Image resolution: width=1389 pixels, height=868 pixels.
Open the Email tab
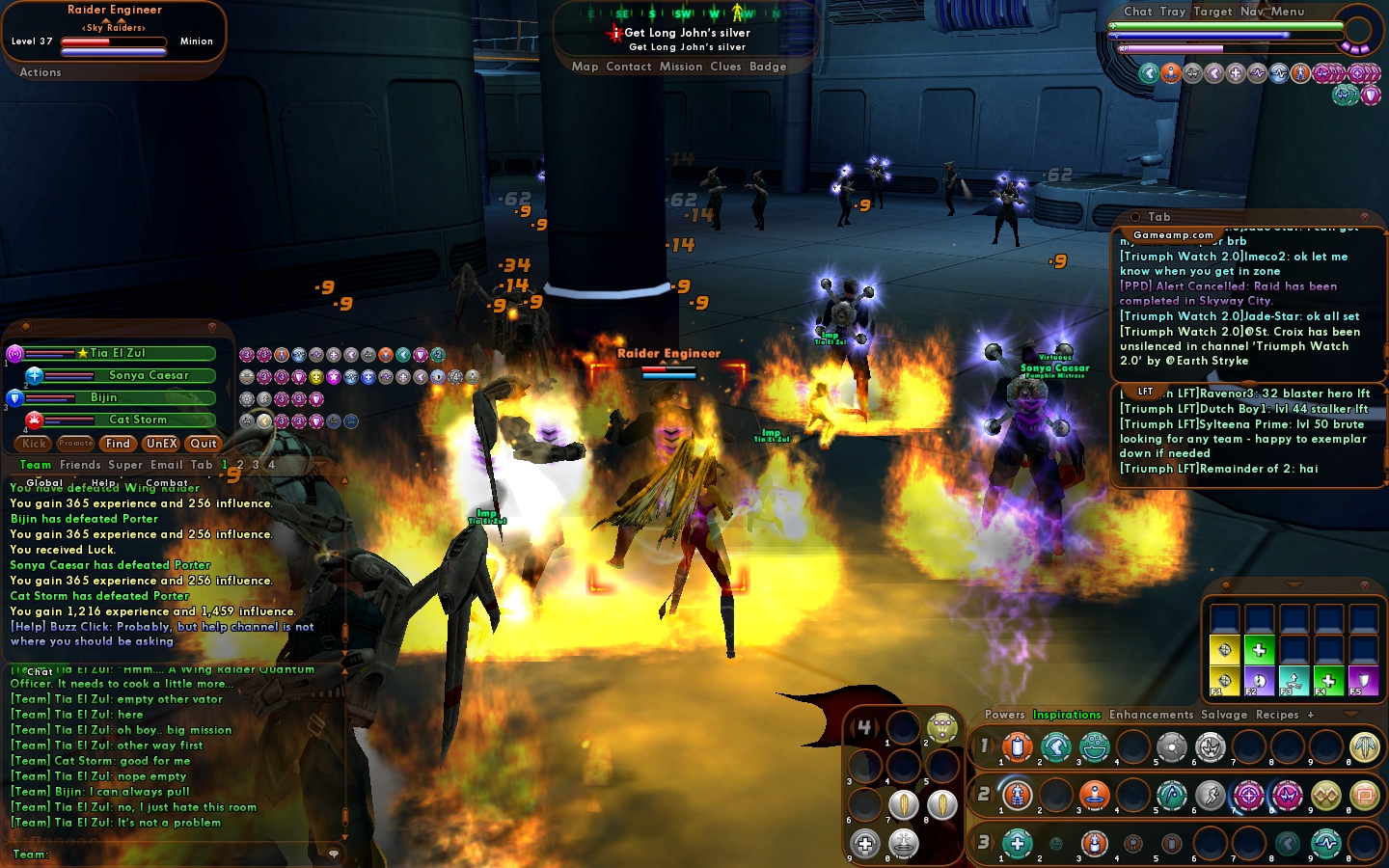point(167,465)
